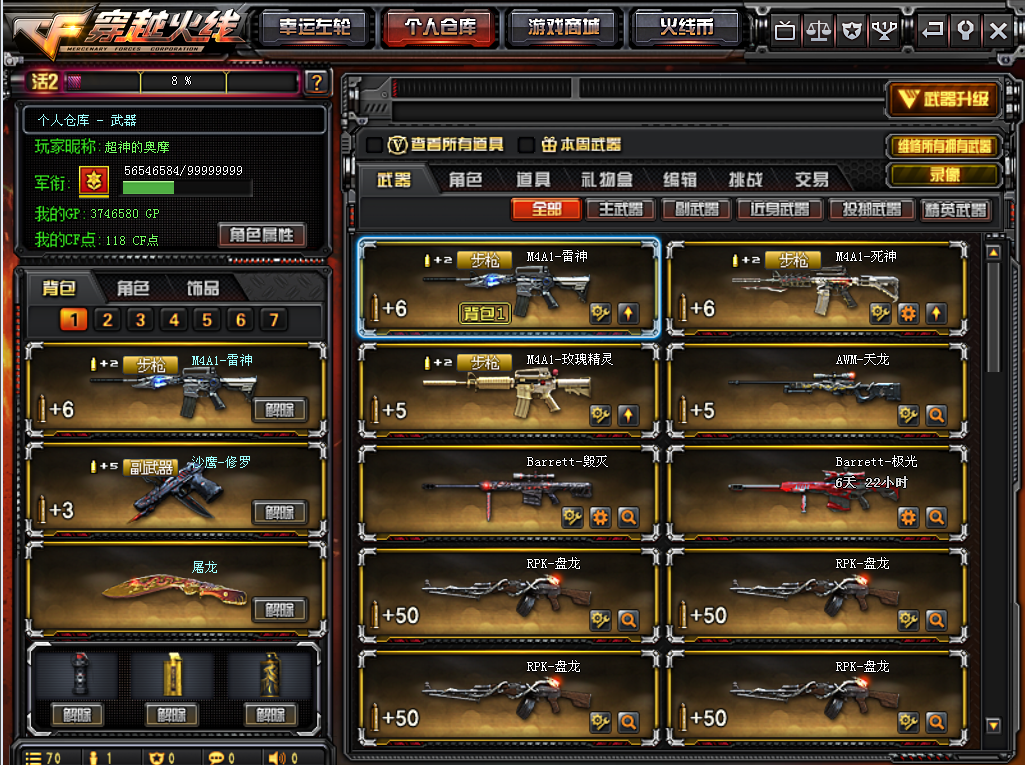Toggle the 本周武器 checkbox

[526, 145]
